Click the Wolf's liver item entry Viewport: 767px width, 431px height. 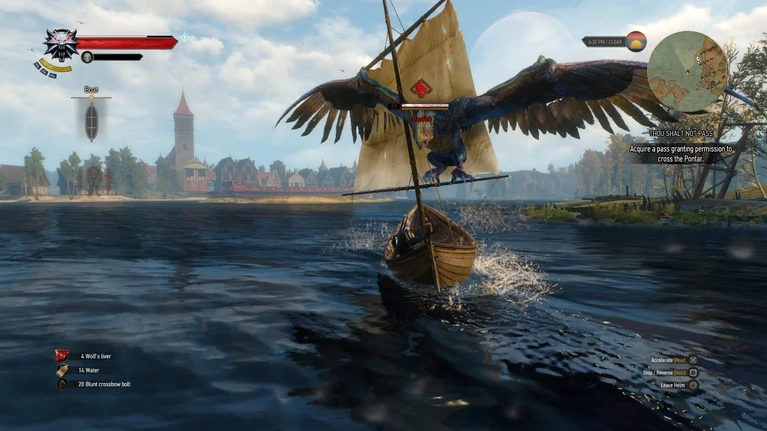point(93,355)
